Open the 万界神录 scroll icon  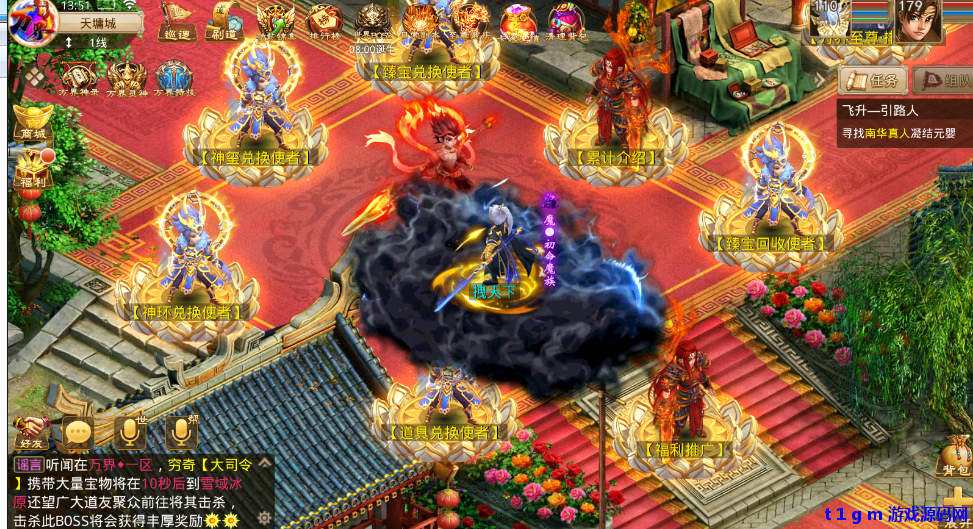(x=78, y=78)
